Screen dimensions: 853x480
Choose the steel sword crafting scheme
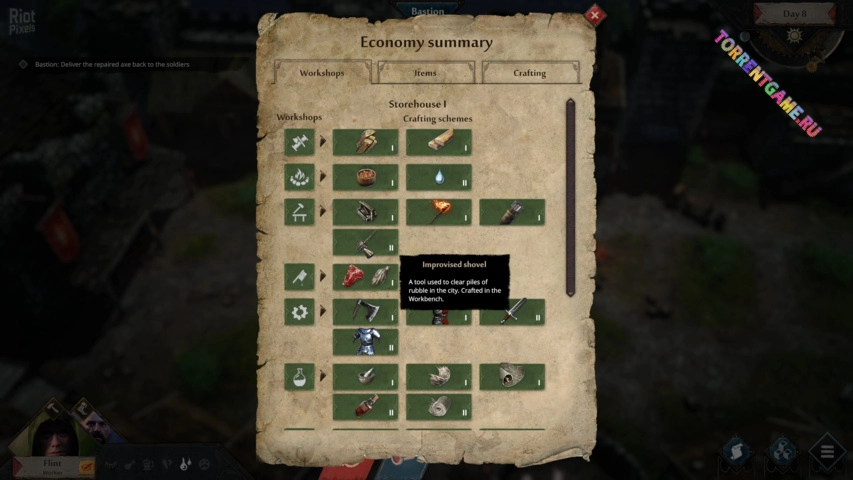[x=512, y=312]
